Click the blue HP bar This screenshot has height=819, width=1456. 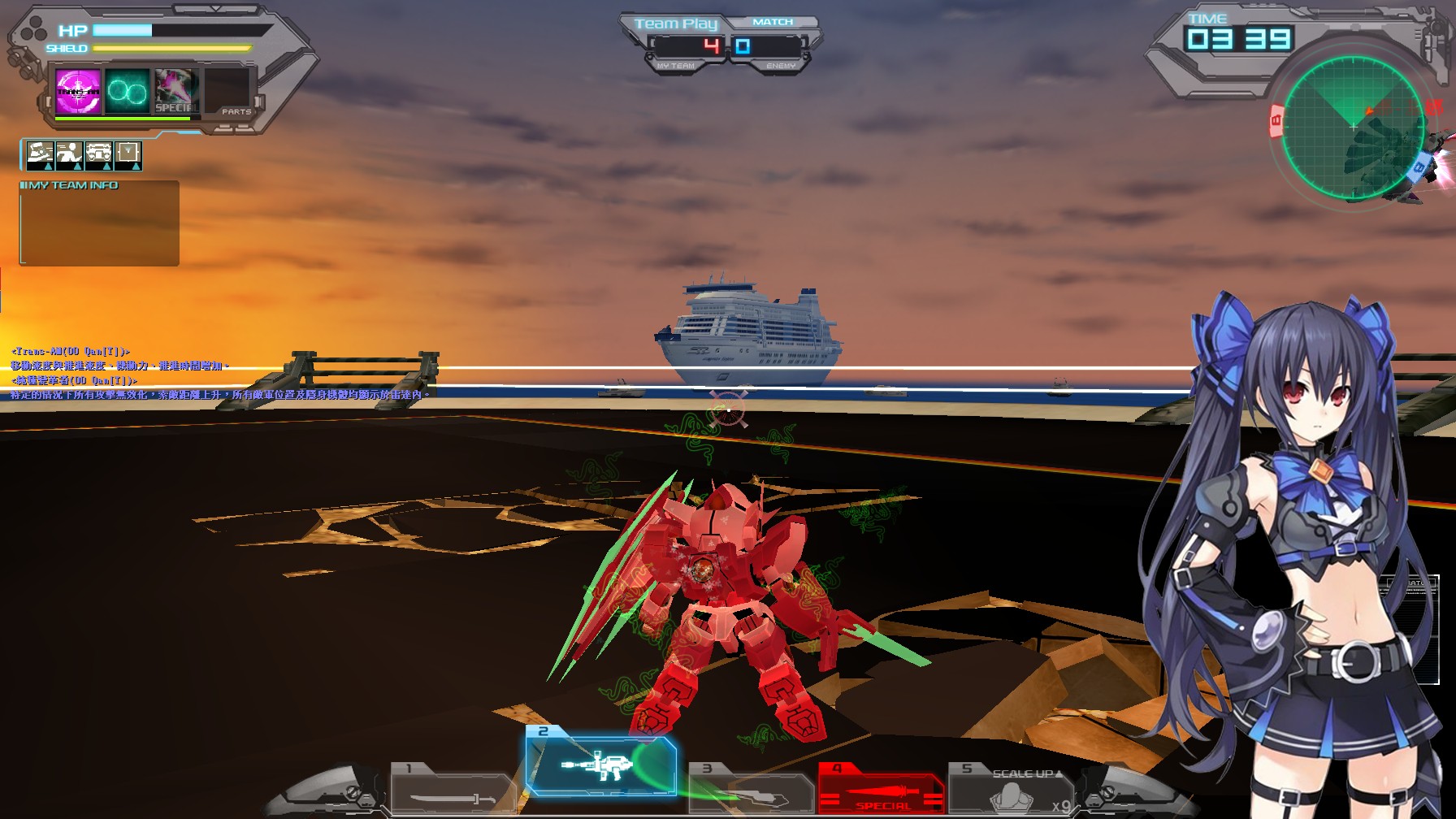122,29
